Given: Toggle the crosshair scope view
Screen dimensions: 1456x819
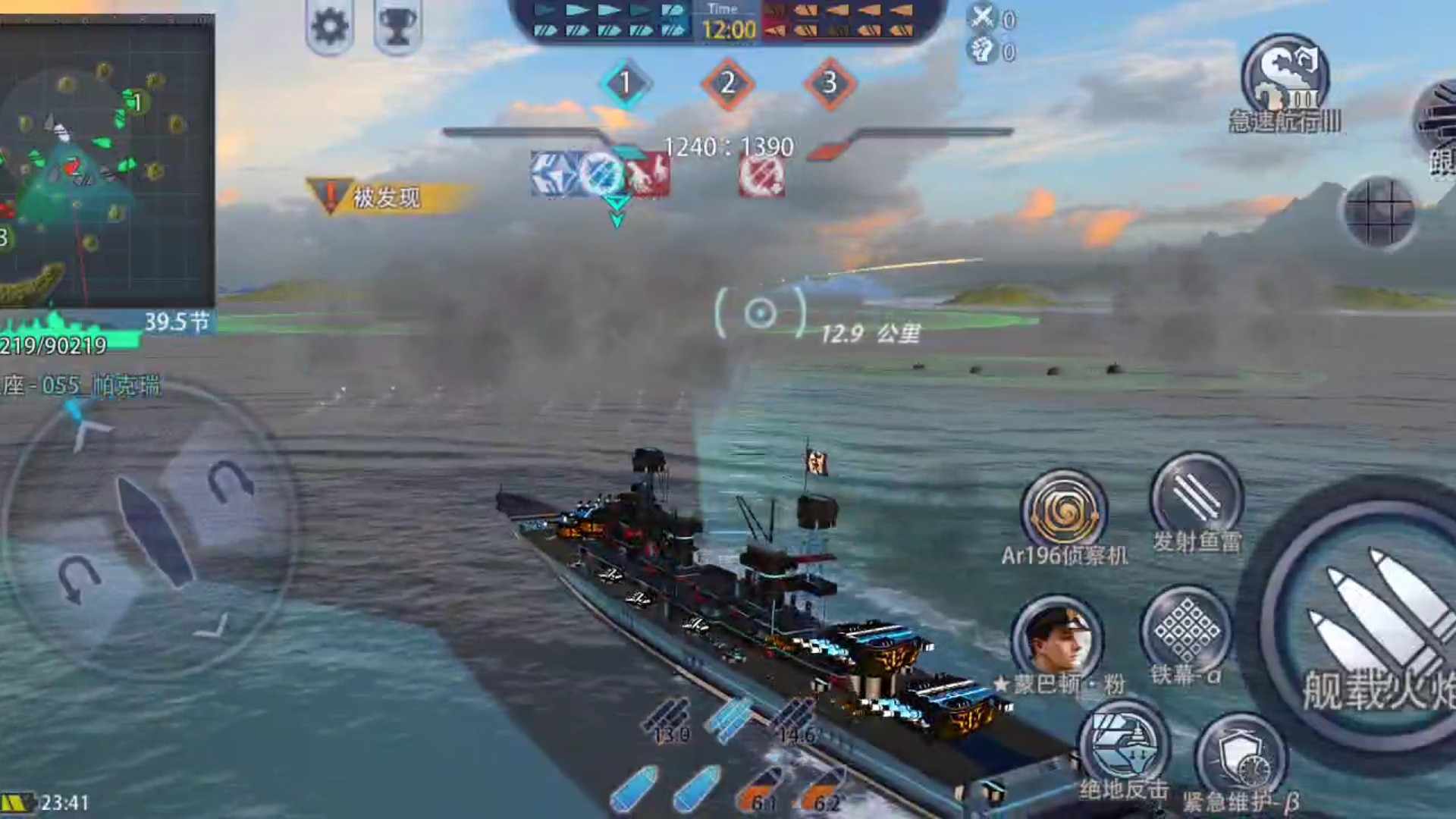Looking at the screenshot, I should click(x=1379, y=212).
